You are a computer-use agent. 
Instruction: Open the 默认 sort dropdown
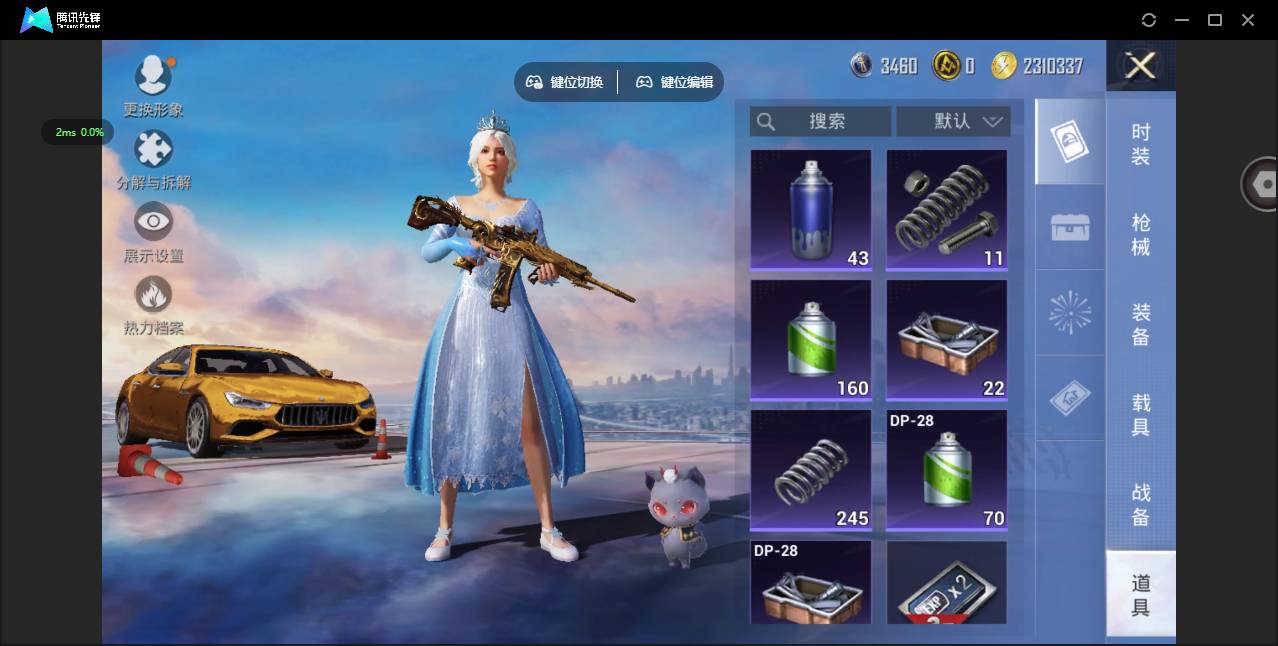pyautogui.click(x=953, y=121)
